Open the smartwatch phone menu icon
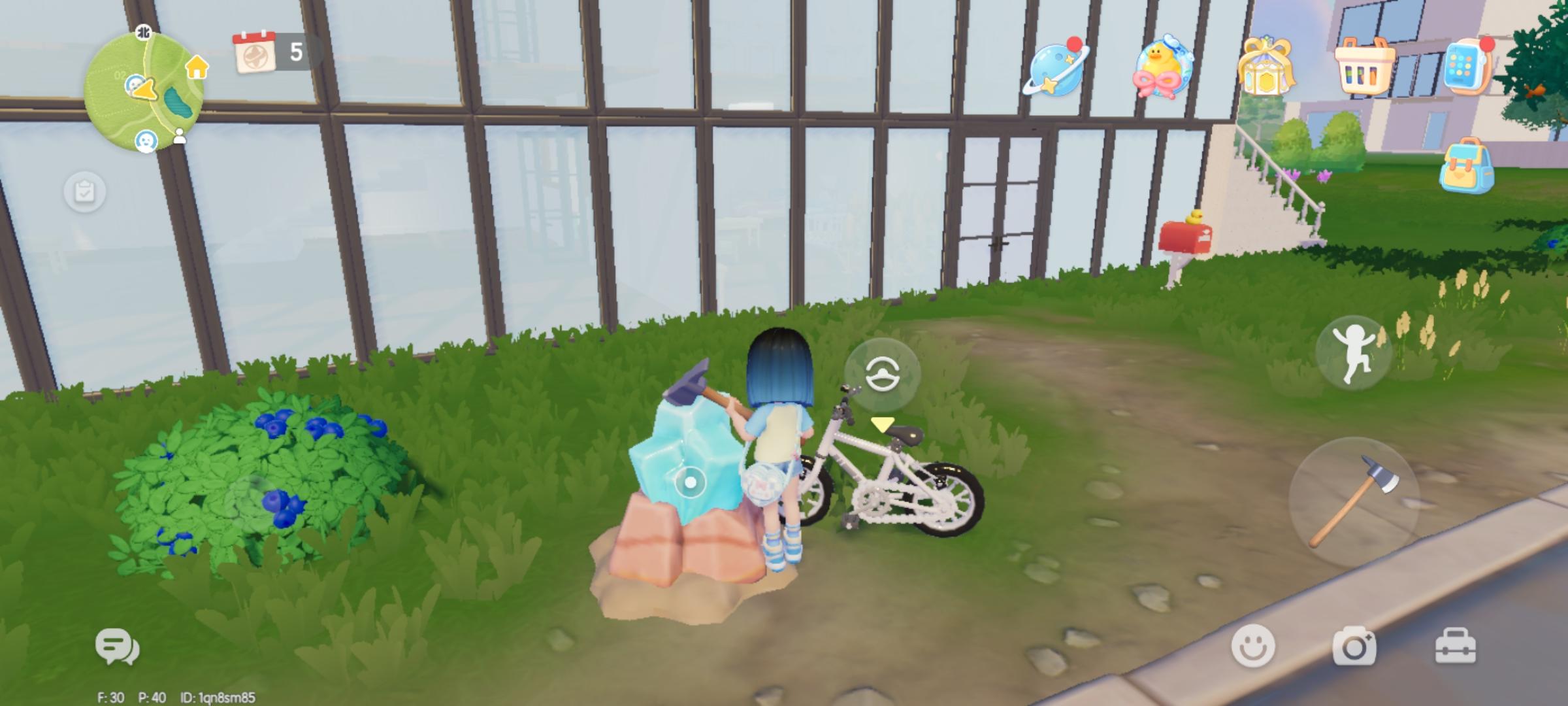 click(1466, 64)
